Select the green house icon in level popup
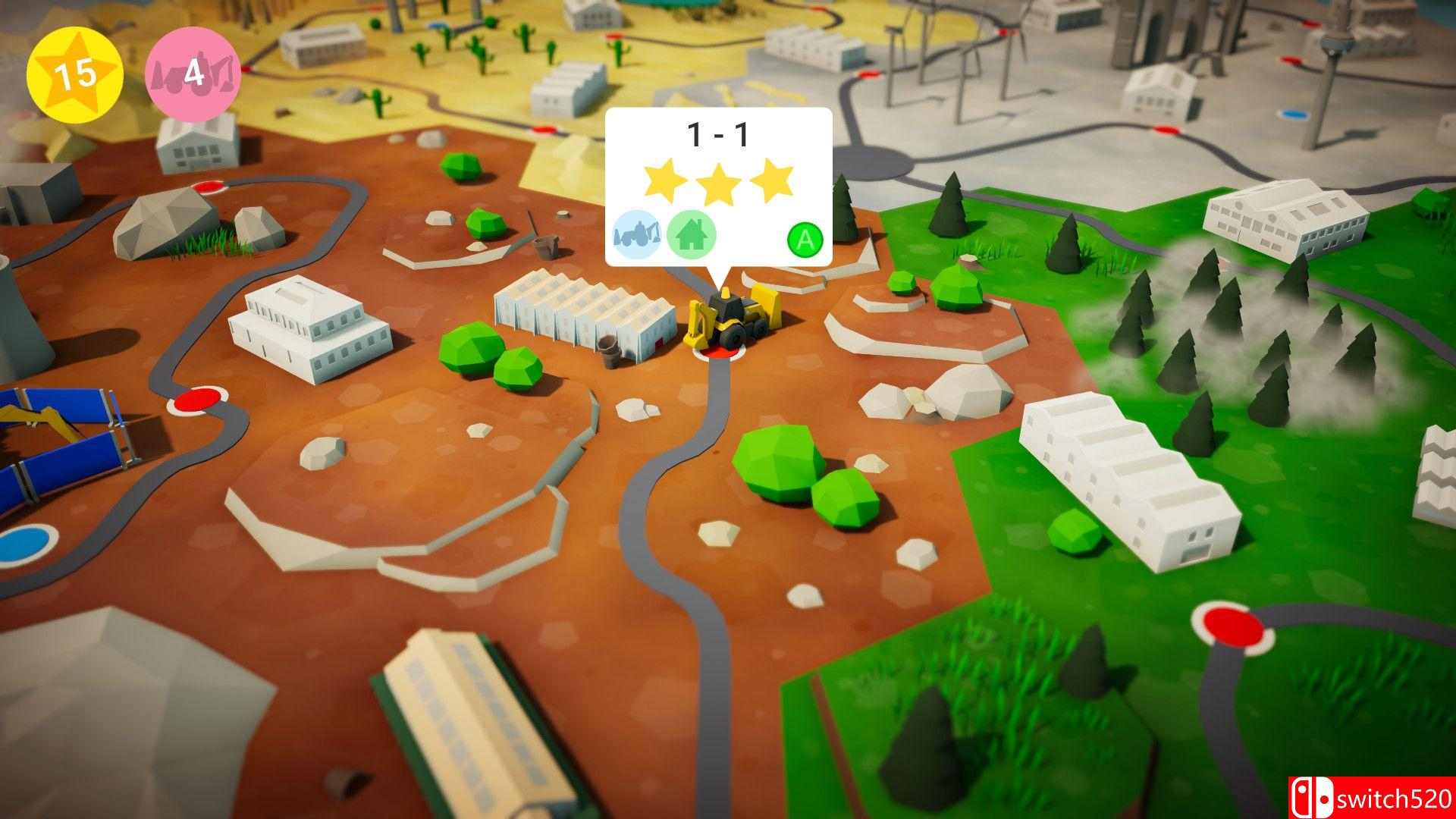 coord(691,236)
